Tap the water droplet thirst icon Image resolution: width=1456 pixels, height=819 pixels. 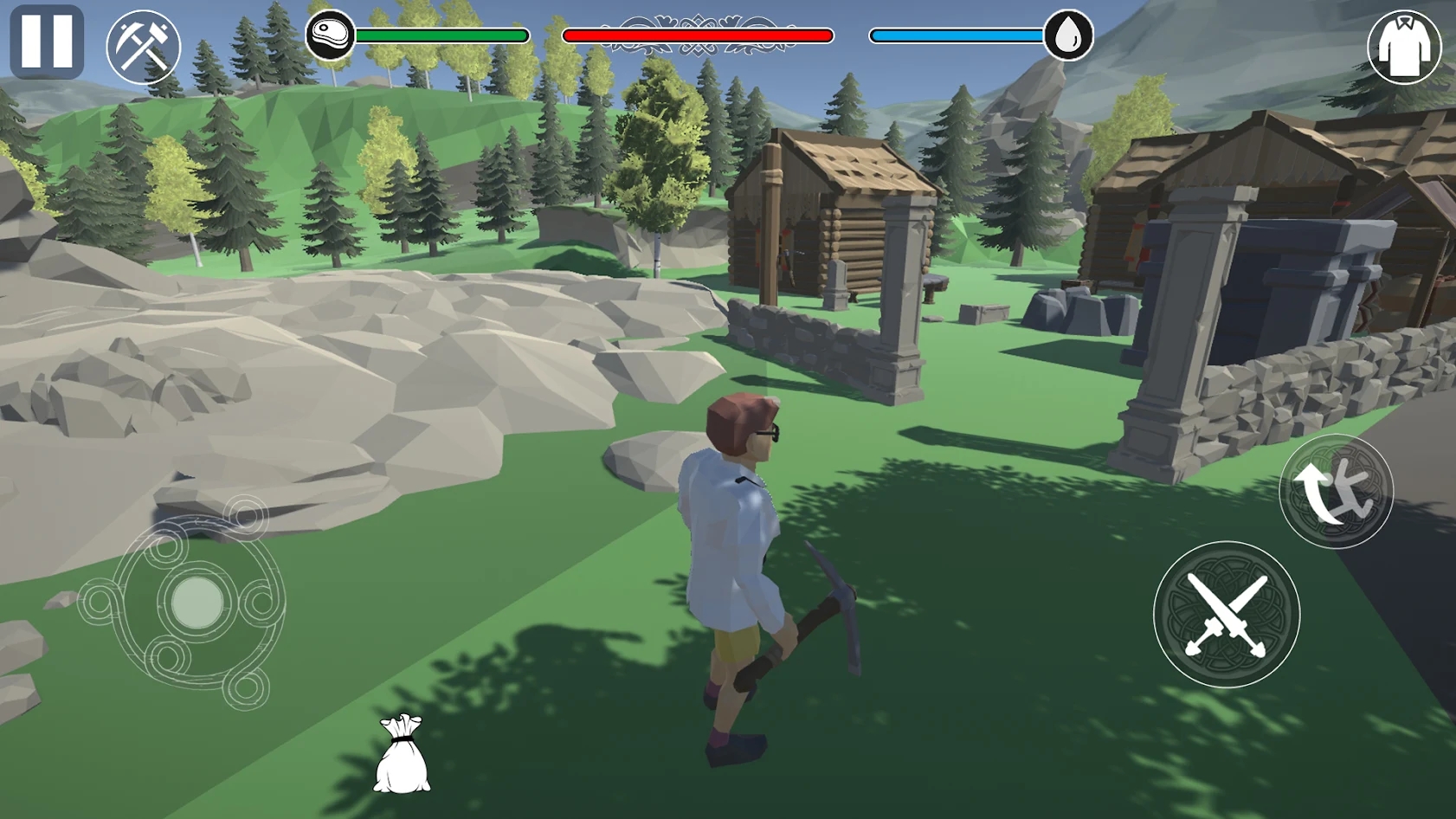[x=1069, y=35]
